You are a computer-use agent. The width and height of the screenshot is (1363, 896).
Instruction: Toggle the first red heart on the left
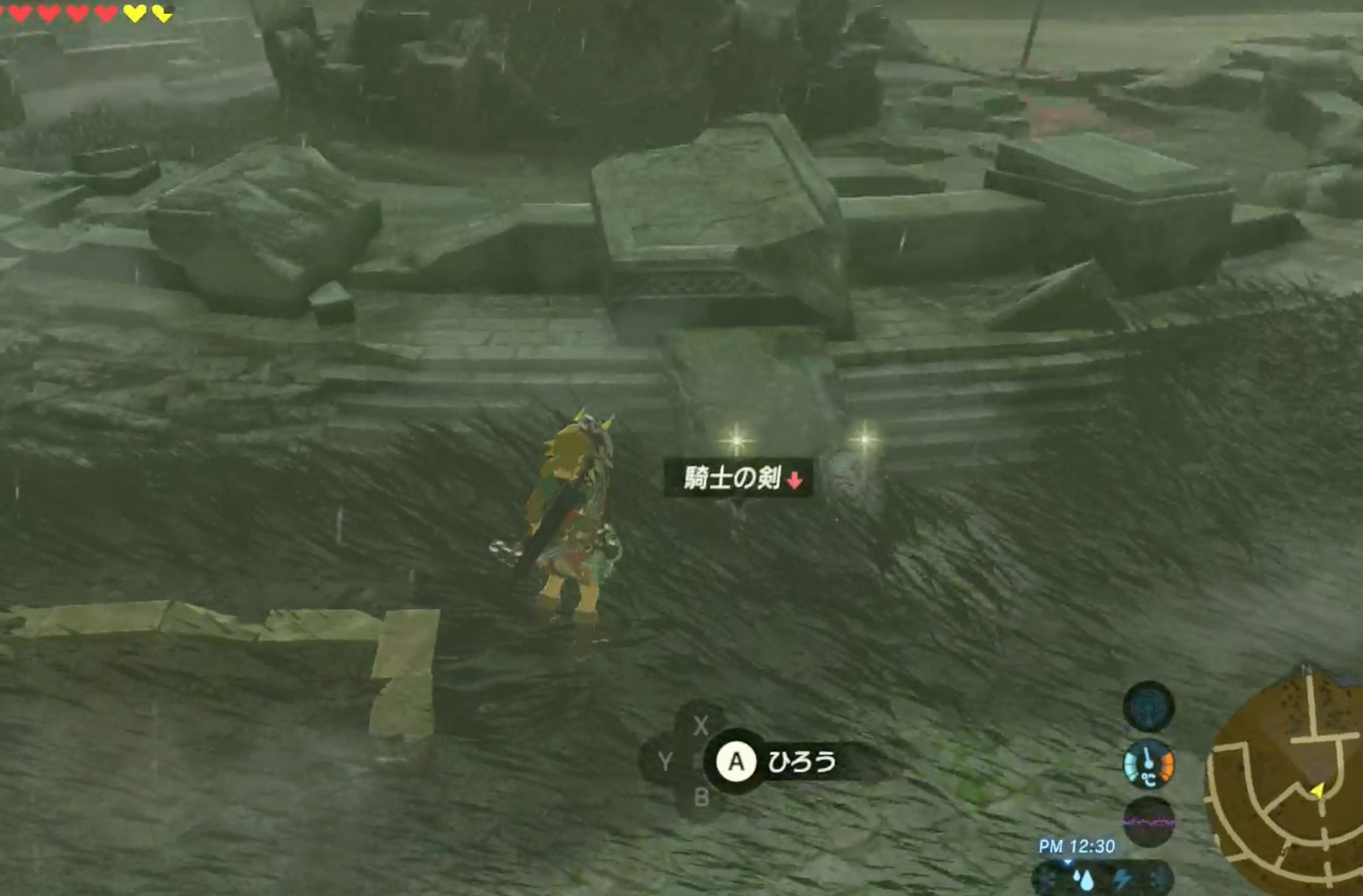(18, 12)
